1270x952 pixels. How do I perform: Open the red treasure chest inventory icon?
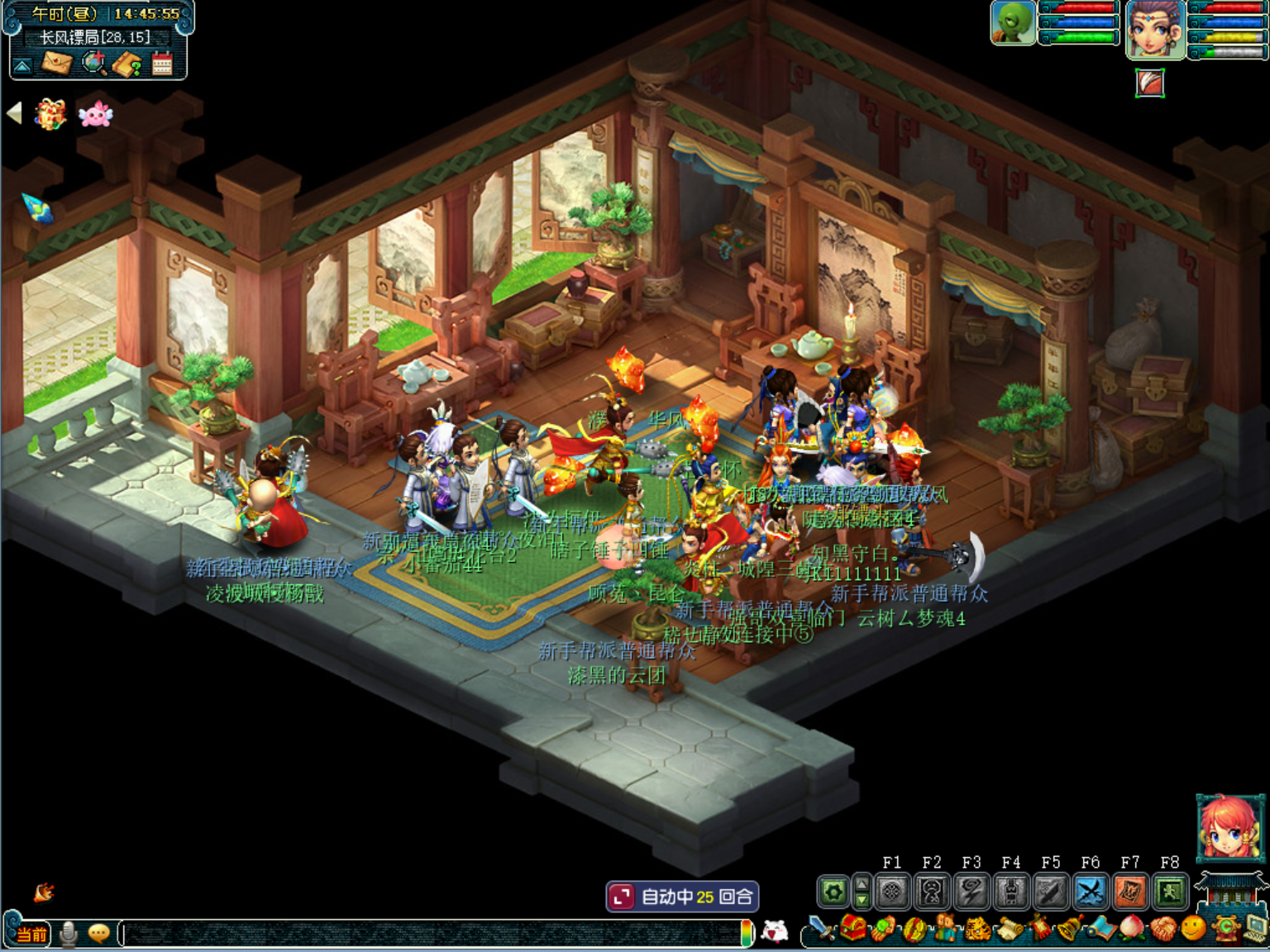853,929
